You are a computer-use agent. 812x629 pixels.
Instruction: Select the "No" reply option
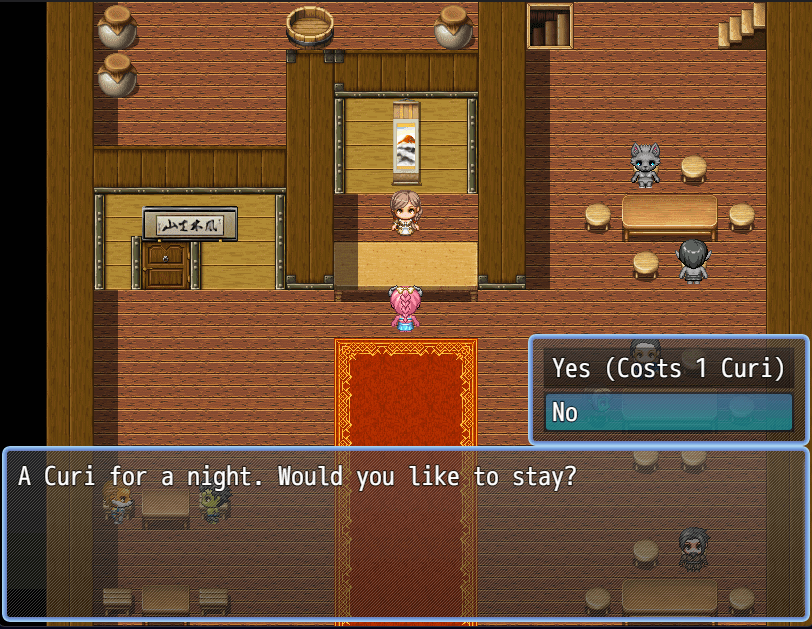tap(668, 411)
